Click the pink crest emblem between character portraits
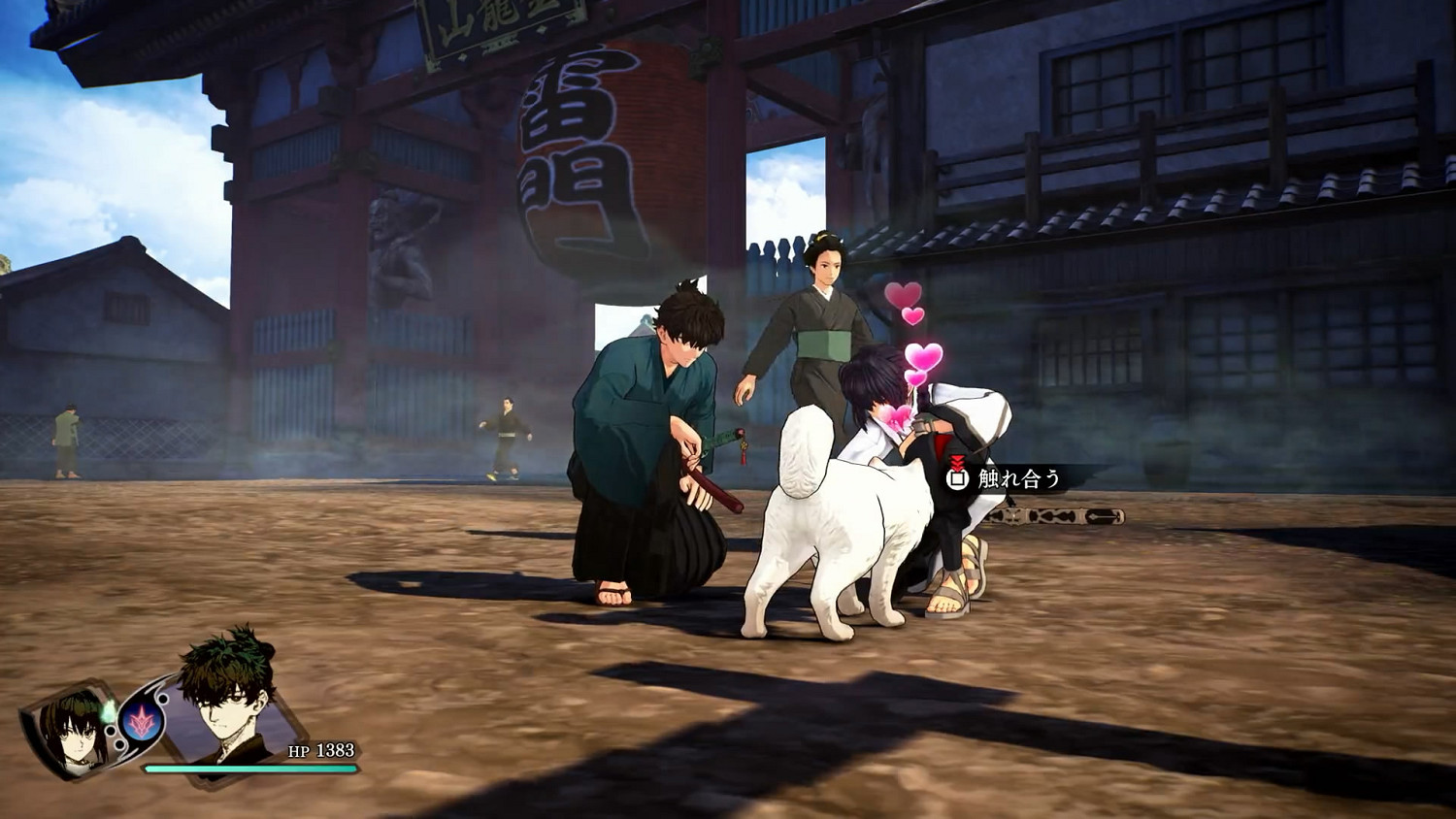Viewport: 1456px width, 819px height. coord(141,724)
